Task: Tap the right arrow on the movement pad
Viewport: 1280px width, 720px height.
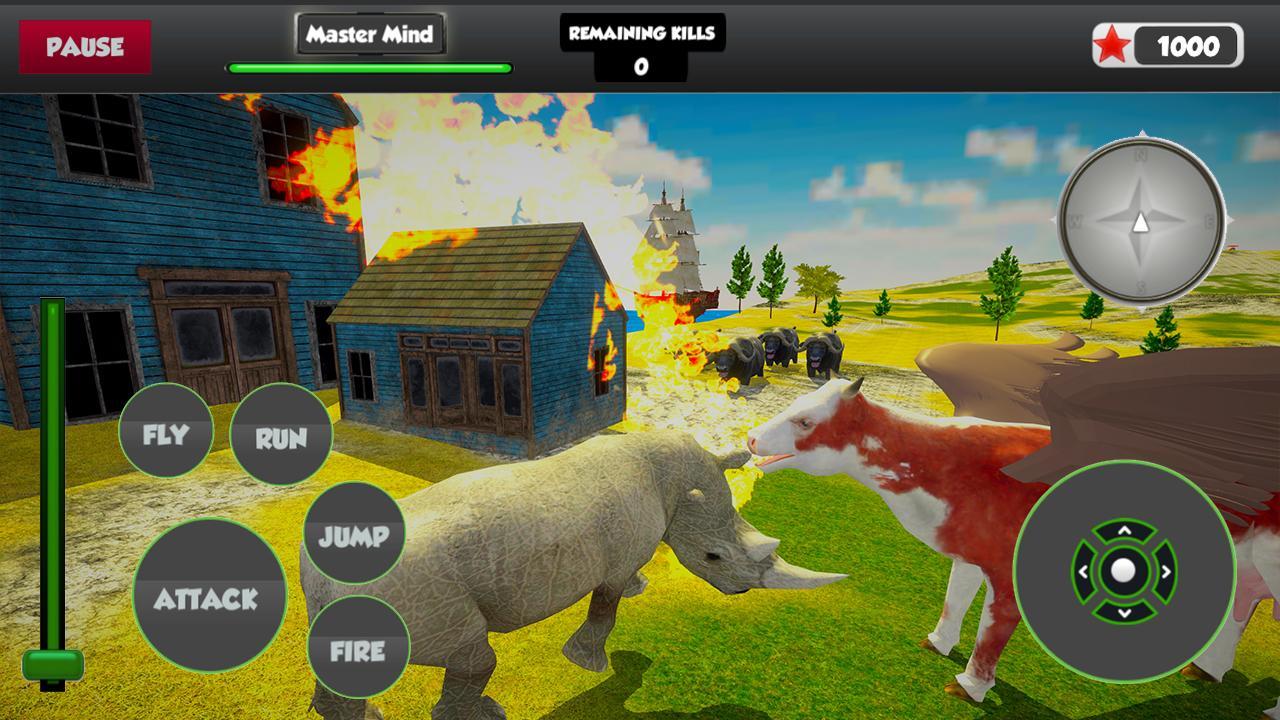Action: [x=1165, y=571]
